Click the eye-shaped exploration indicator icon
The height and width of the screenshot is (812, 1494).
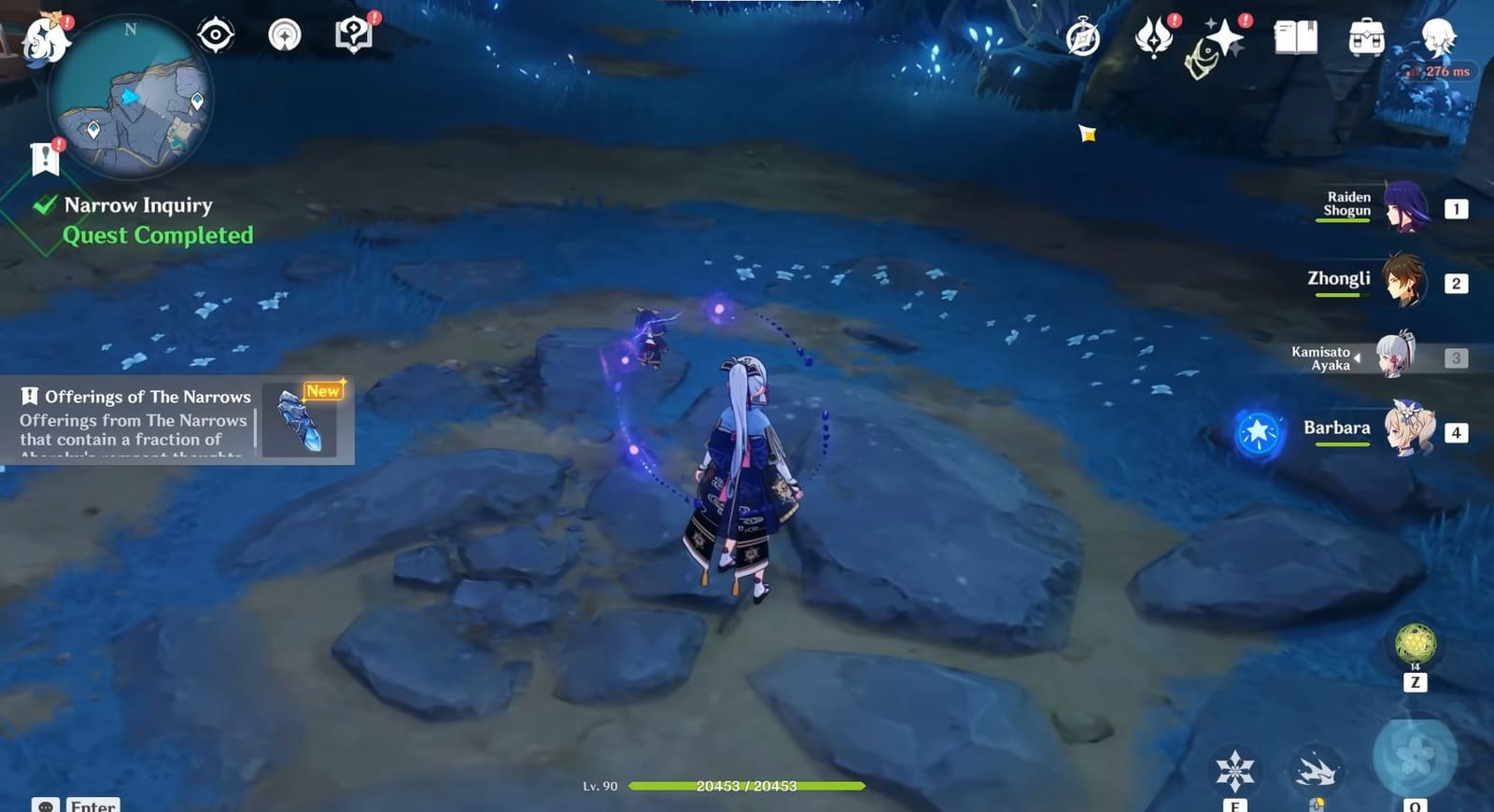[x=216, y=34]
